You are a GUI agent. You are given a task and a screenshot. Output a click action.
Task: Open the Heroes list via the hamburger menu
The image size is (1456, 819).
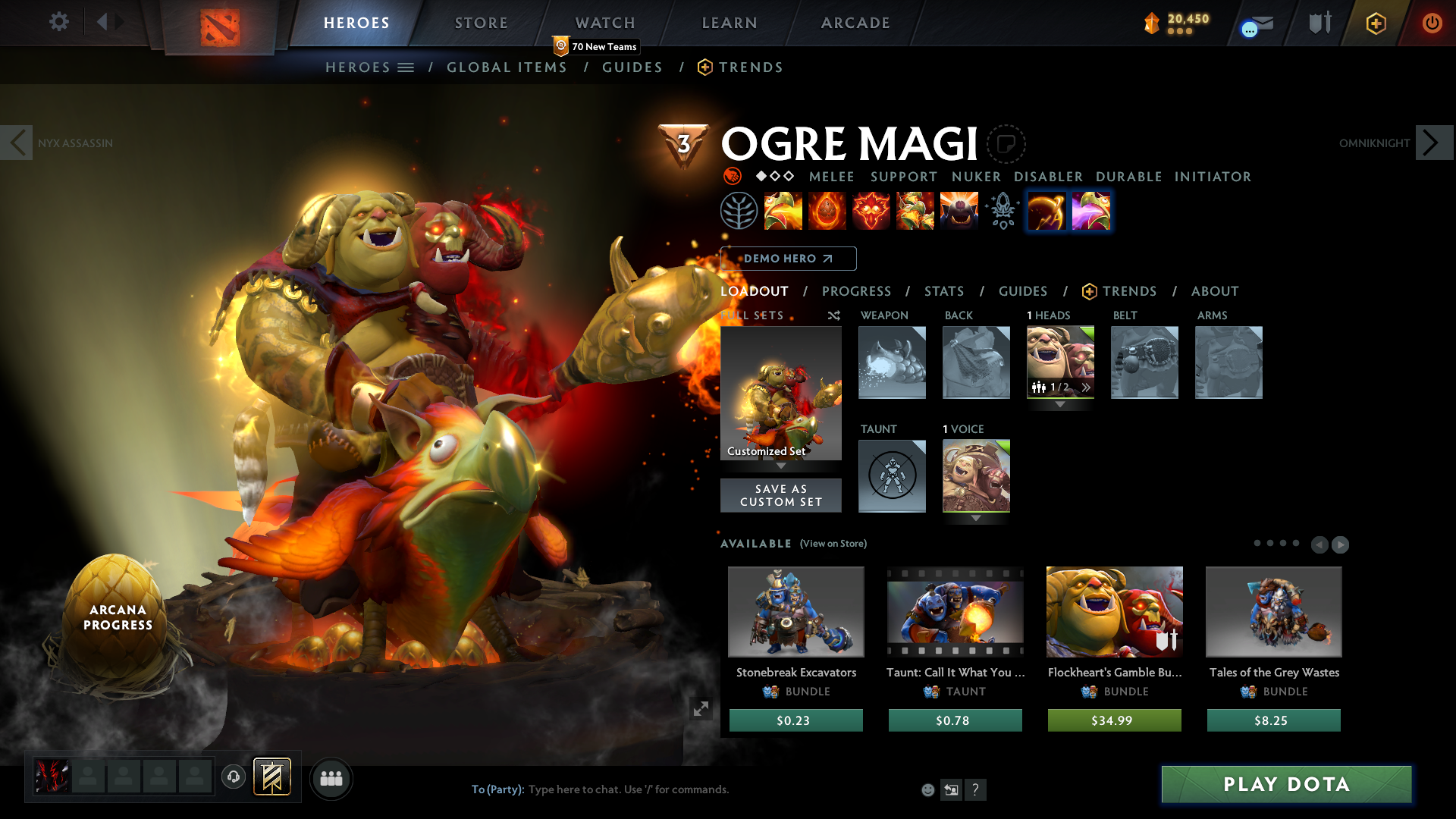point(406,67)
